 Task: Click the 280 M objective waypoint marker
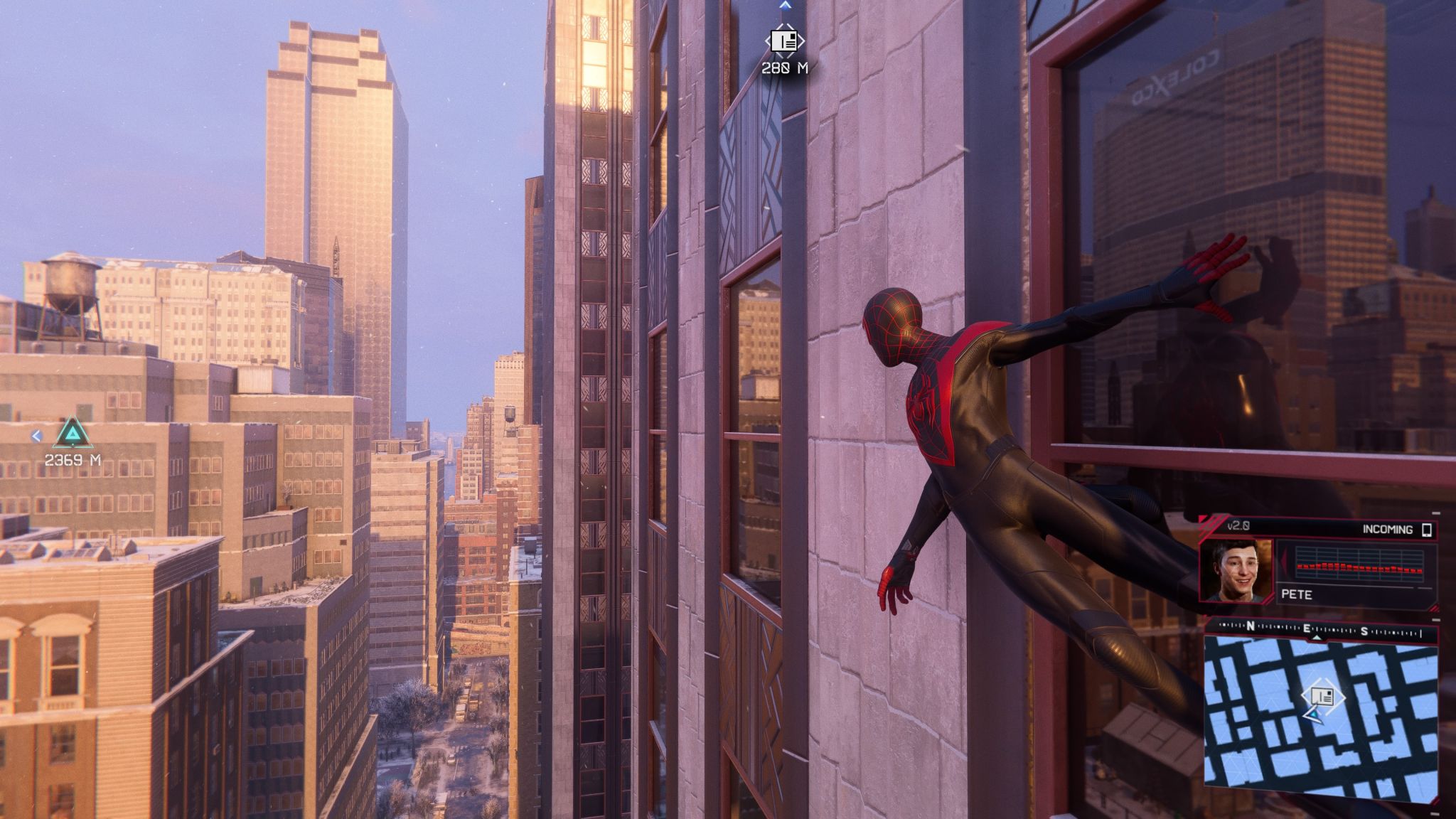[784, 41]
